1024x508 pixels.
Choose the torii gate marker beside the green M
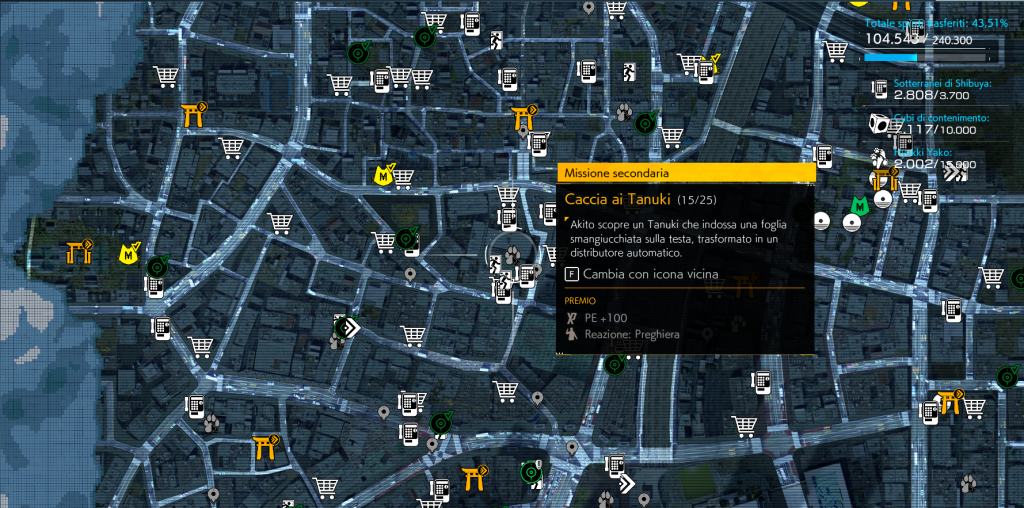(x=883, y=180)
